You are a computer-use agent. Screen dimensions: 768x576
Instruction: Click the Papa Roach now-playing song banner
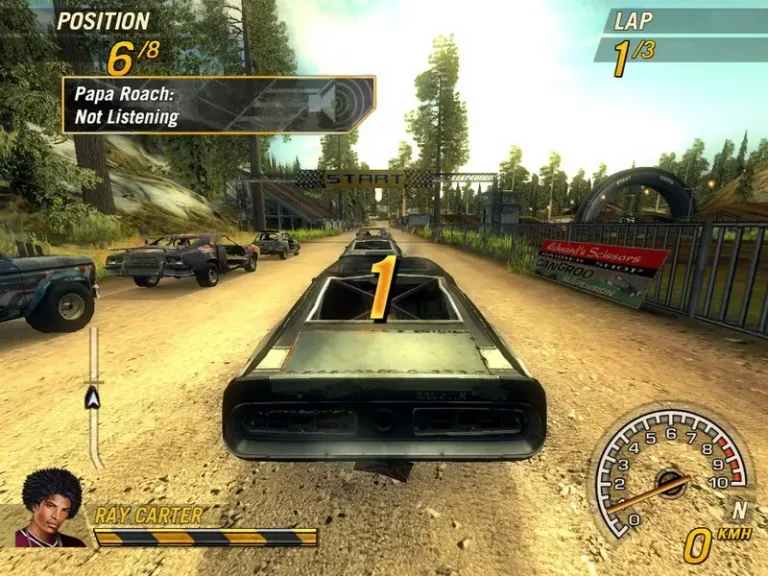(x=218, y=105)
